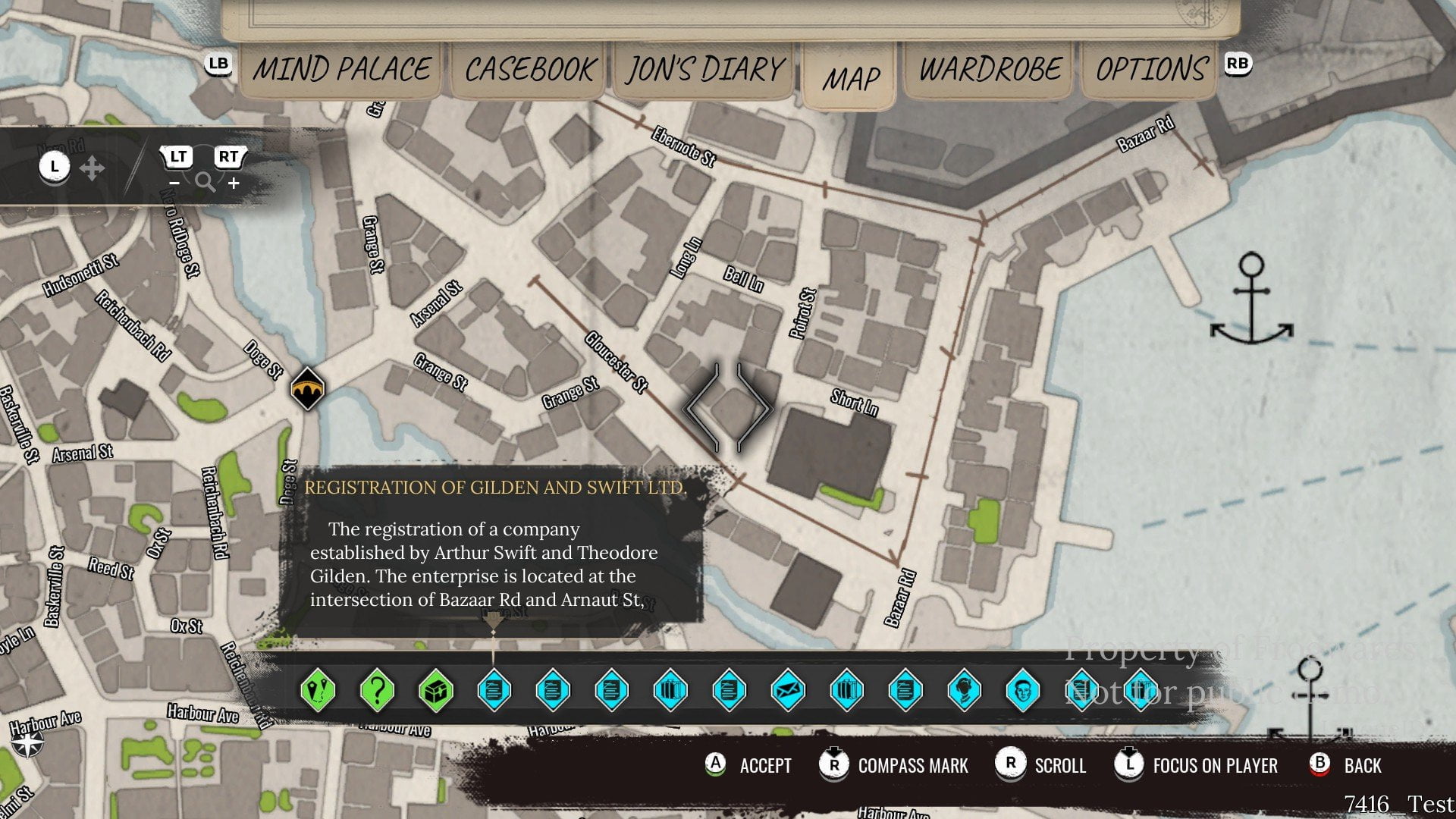The width and height of the screenshot is (1456, 819).
Task: Switch to the Casebook tab
Action: (530, 70)
